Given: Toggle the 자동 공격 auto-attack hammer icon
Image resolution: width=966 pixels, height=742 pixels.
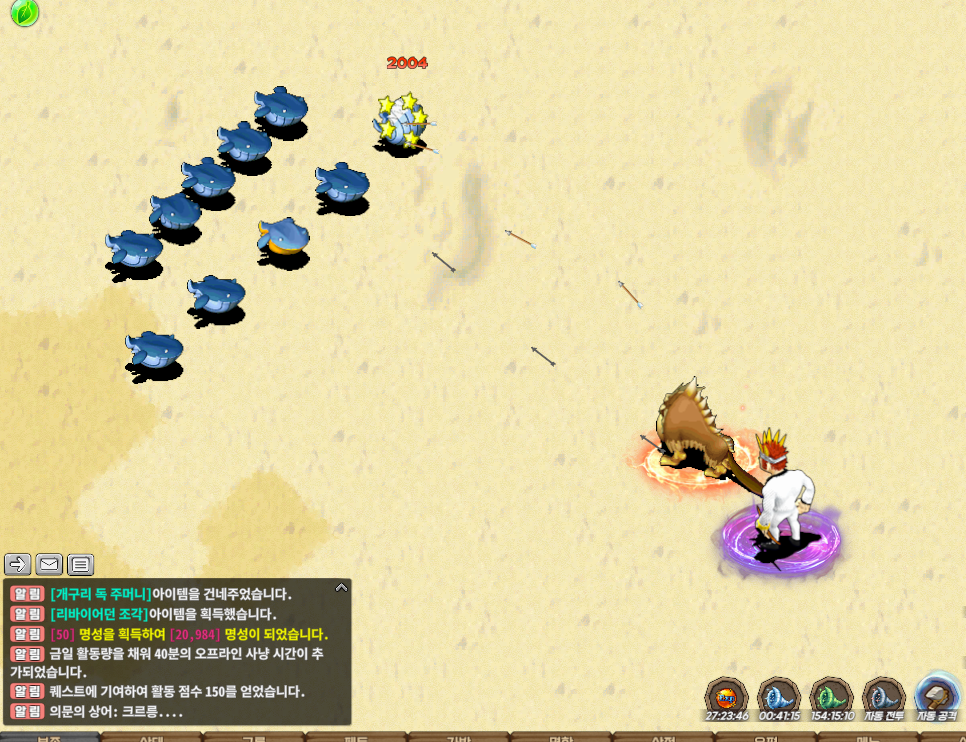Looking at the screenshot, I should [x=937, y=696].
